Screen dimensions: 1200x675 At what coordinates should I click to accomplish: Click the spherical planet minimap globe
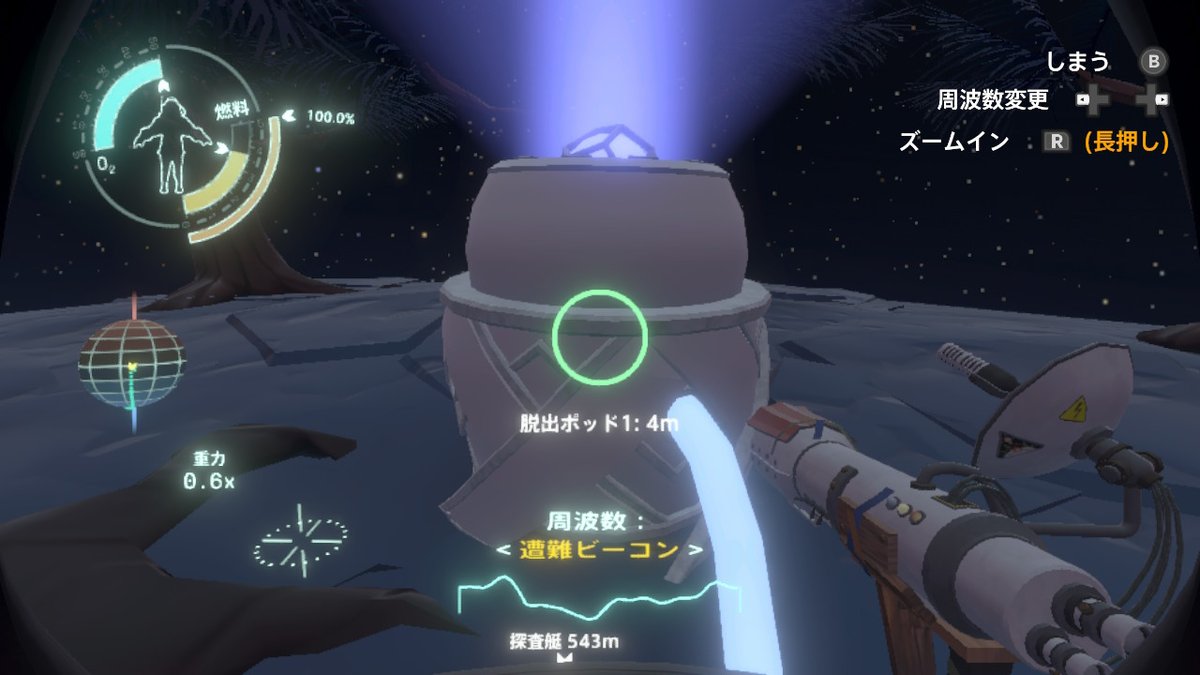132,362
